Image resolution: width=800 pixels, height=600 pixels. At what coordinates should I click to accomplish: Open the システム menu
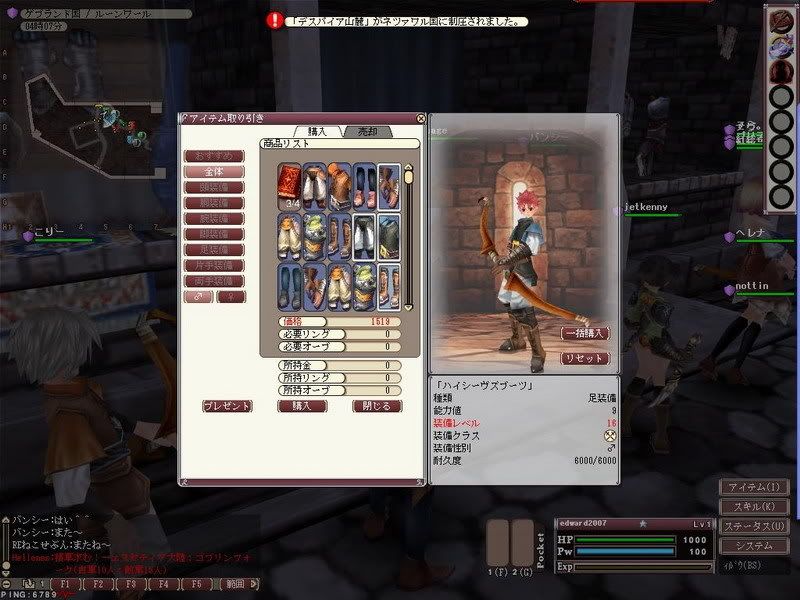tap(755, 546)
